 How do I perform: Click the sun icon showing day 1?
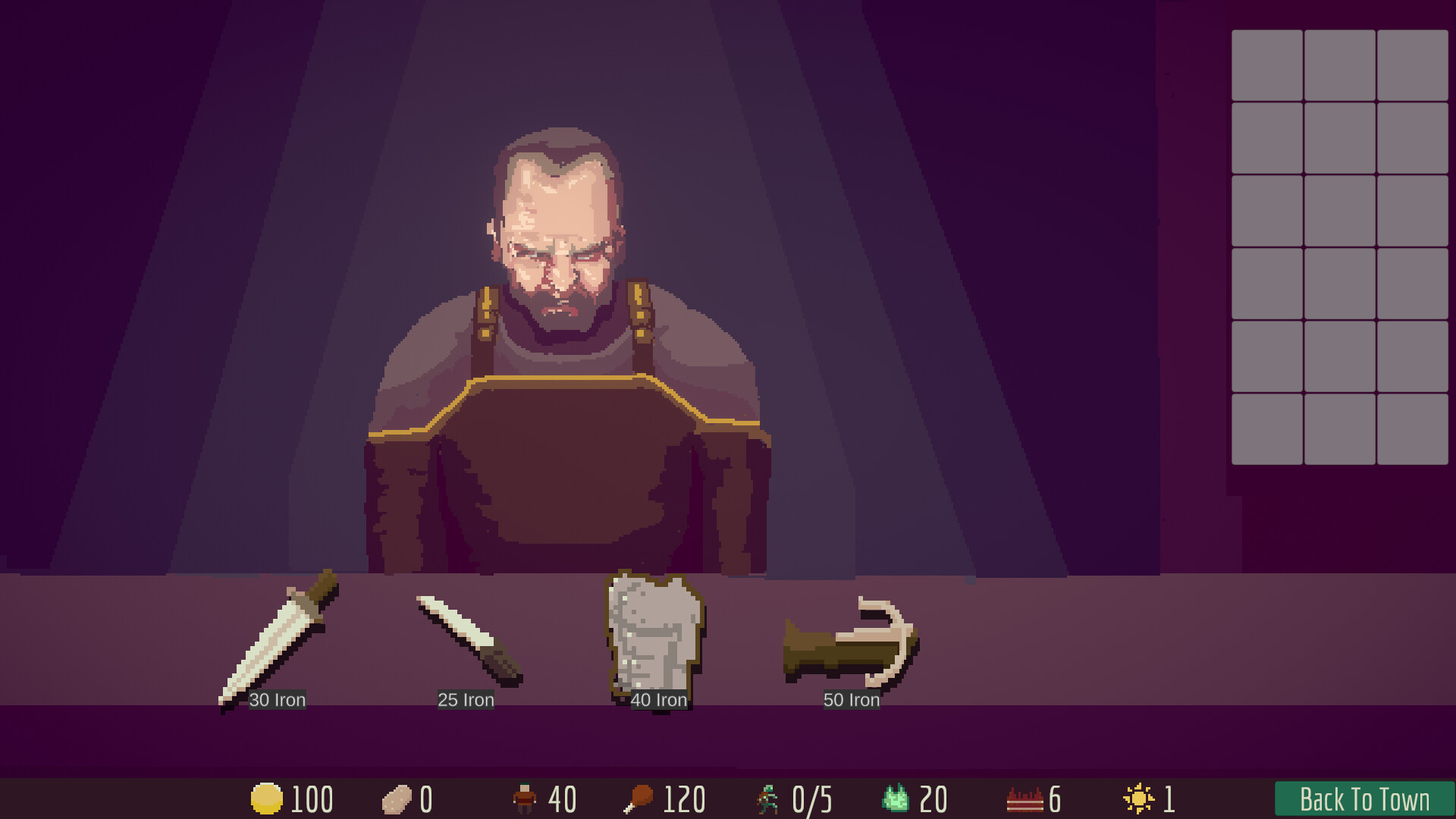pos(1137,798)
